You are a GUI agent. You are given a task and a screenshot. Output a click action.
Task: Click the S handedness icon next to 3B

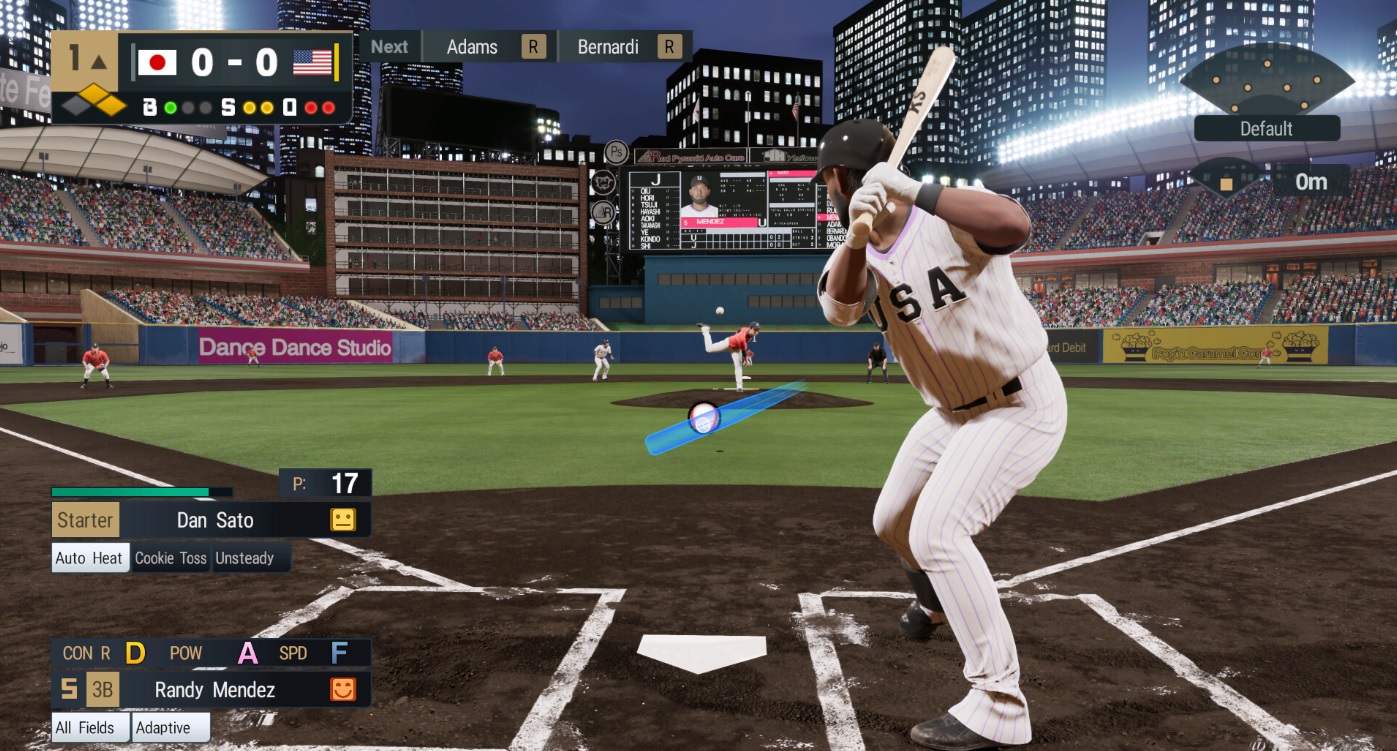tap(71, 690)
